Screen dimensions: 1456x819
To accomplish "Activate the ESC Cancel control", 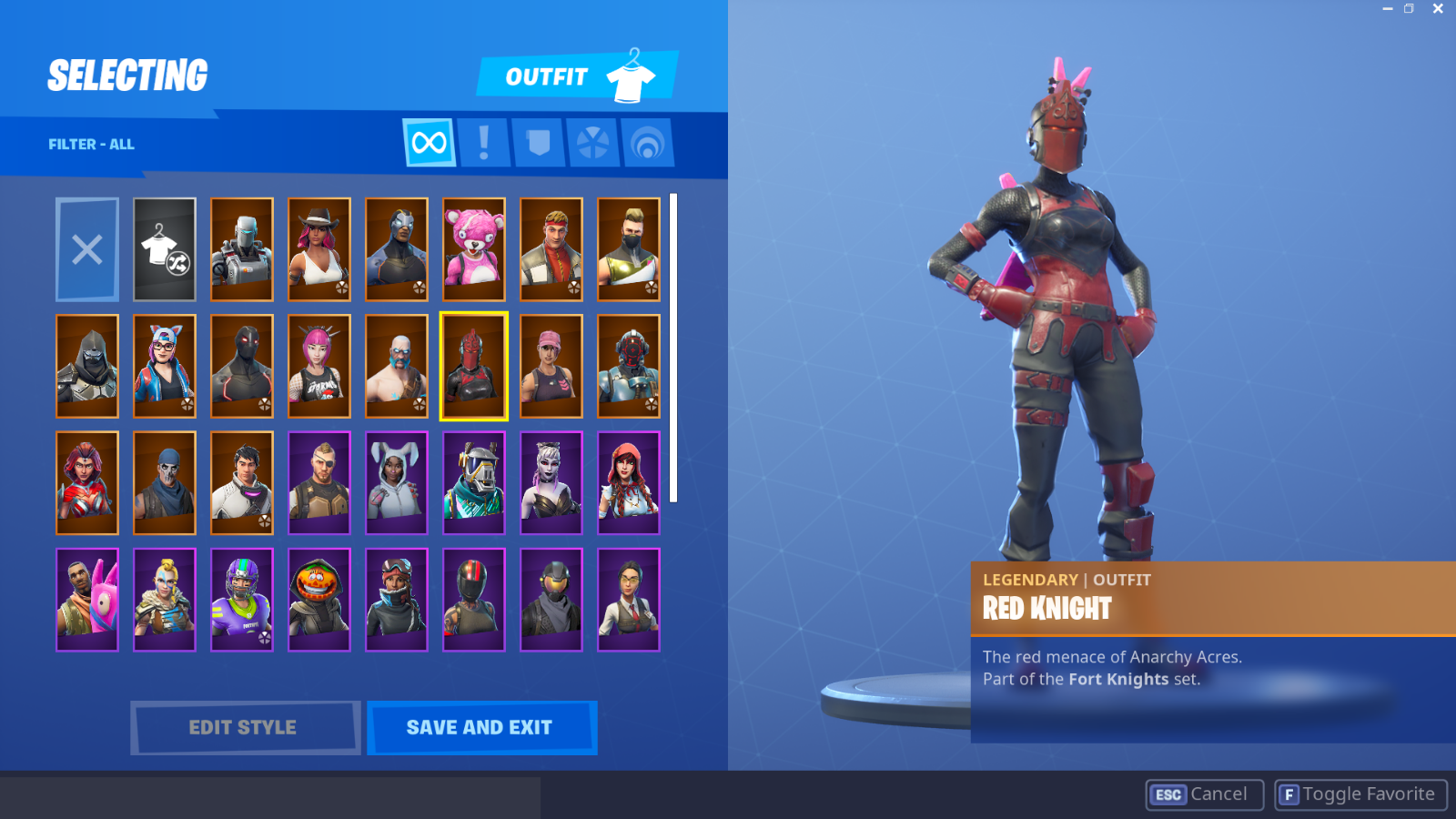I will tap(1201, 794).
